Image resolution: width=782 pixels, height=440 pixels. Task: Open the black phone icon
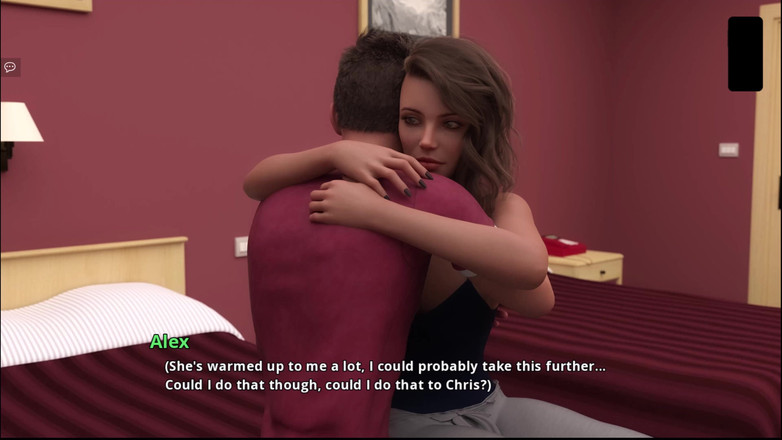pyautogui.click(x=745, y=54)
